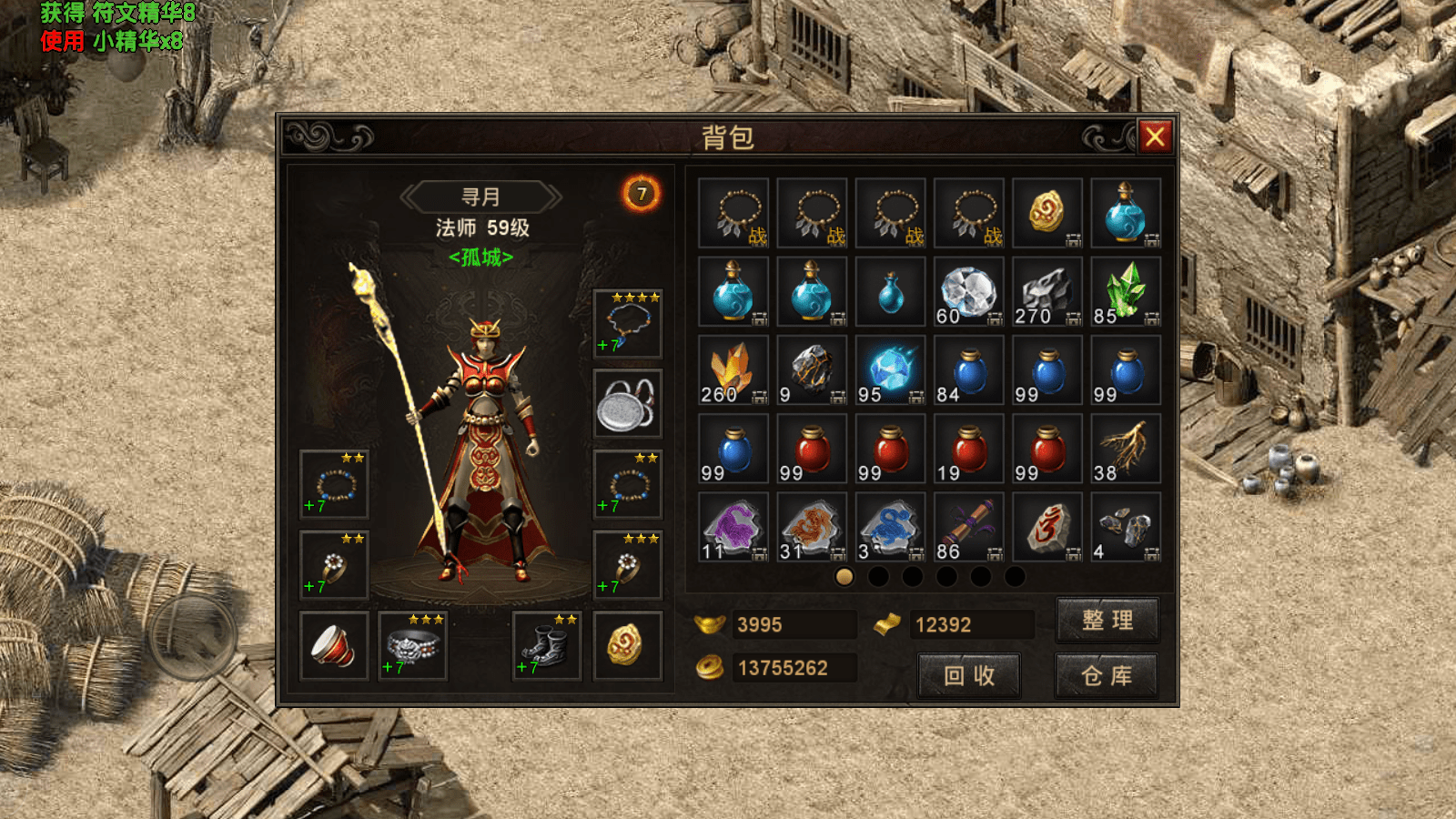Viewport: 1456px width, 819px height.
Task: Click the equipped silver medal slot
Action: click(627, 404)
